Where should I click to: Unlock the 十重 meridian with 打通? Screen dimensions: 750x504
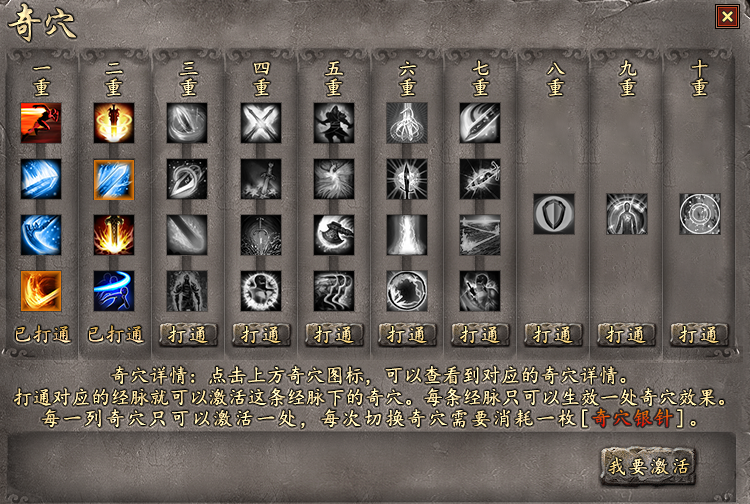coord(700,334)
